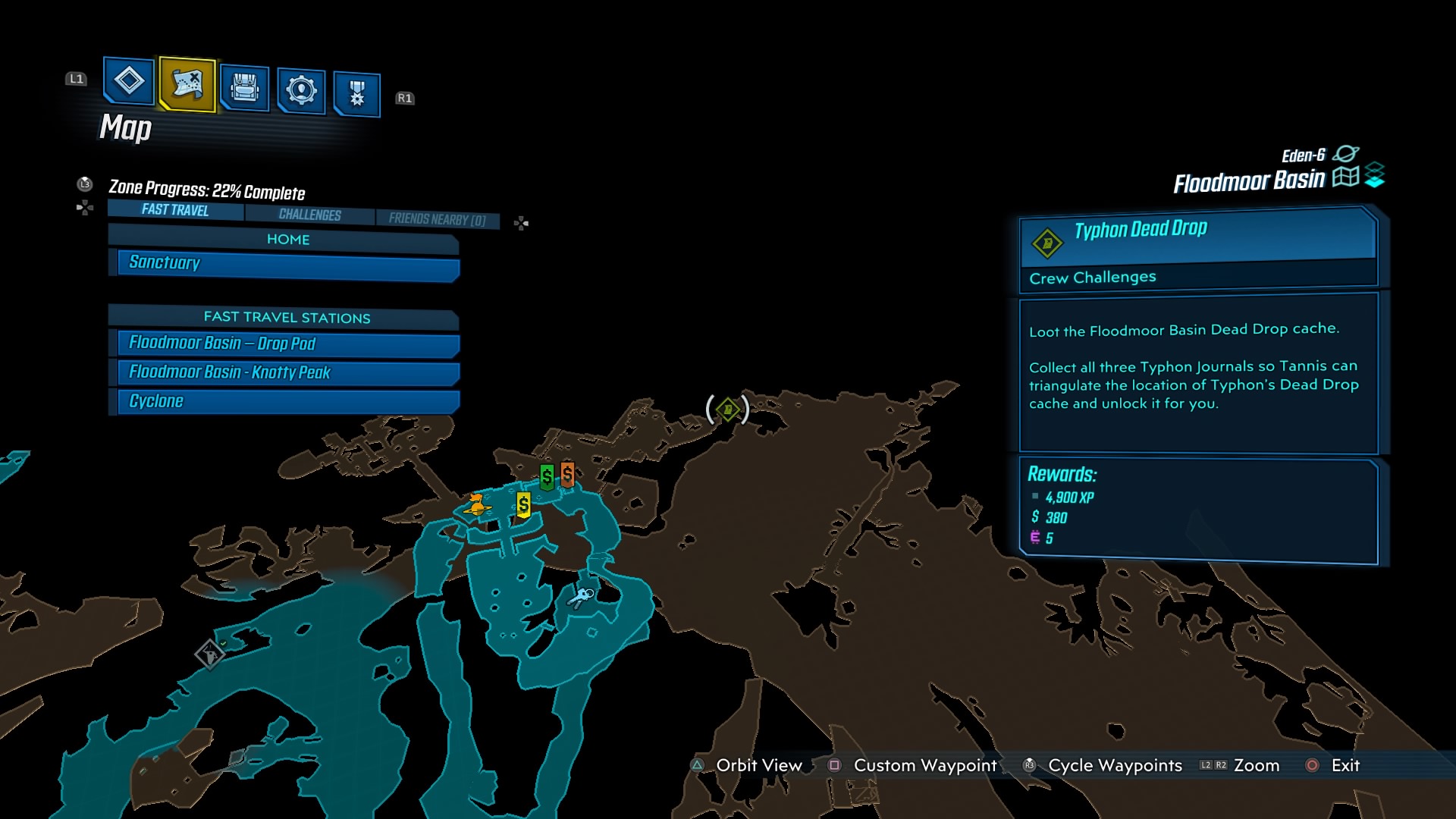Select Floodmoor Basin - Knotty Peak station
This screenshot has width=1456, height=819.
[x=288, y=372]
